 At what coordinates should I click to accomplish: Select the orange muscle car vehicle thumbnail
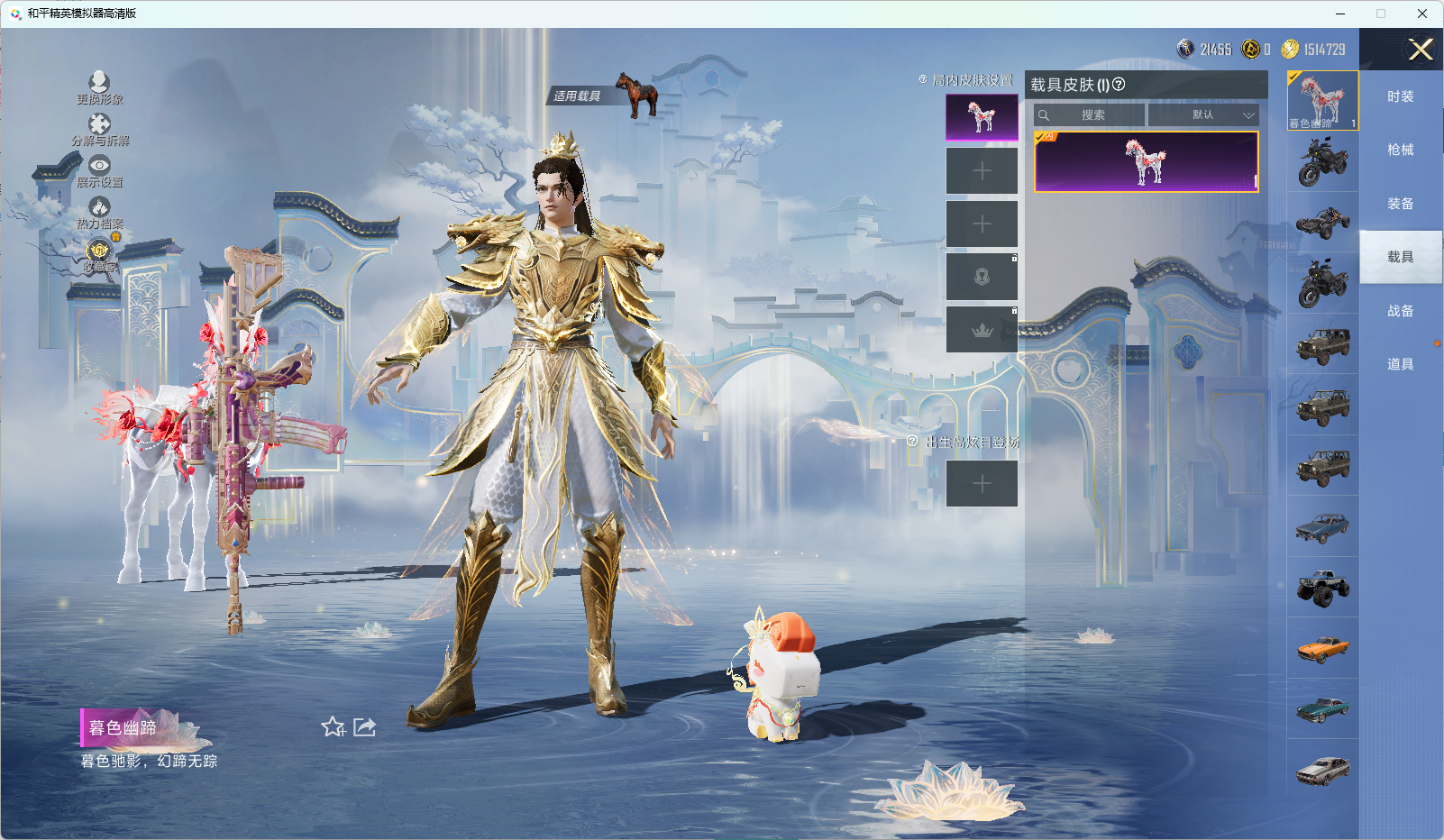point(1322,648)
